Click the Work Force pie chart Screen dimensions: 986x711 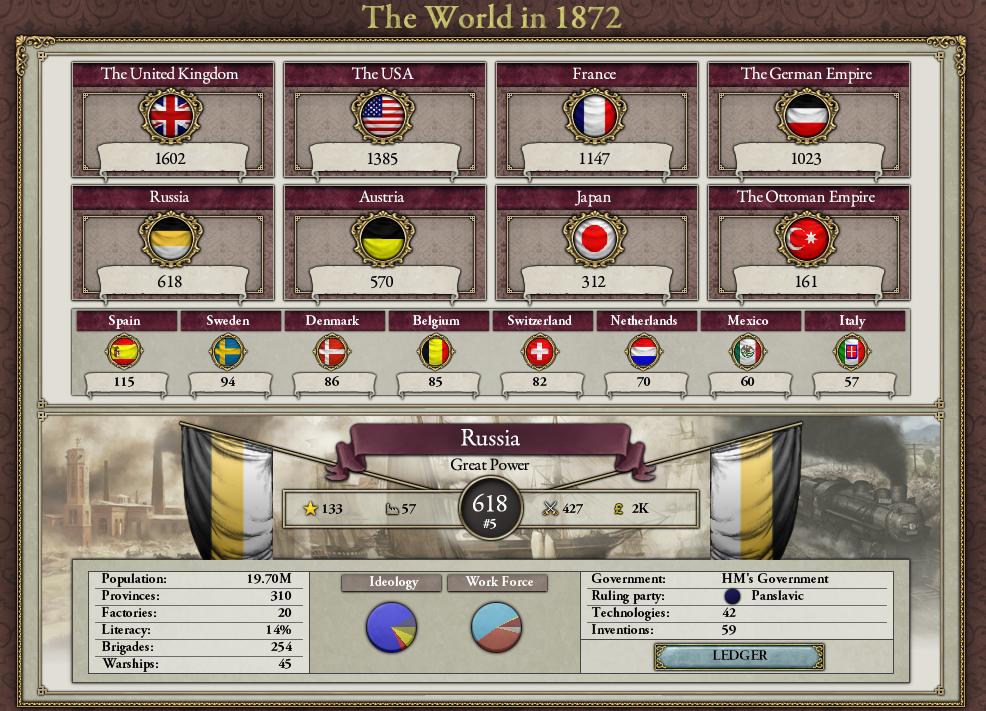coord(496,627)
